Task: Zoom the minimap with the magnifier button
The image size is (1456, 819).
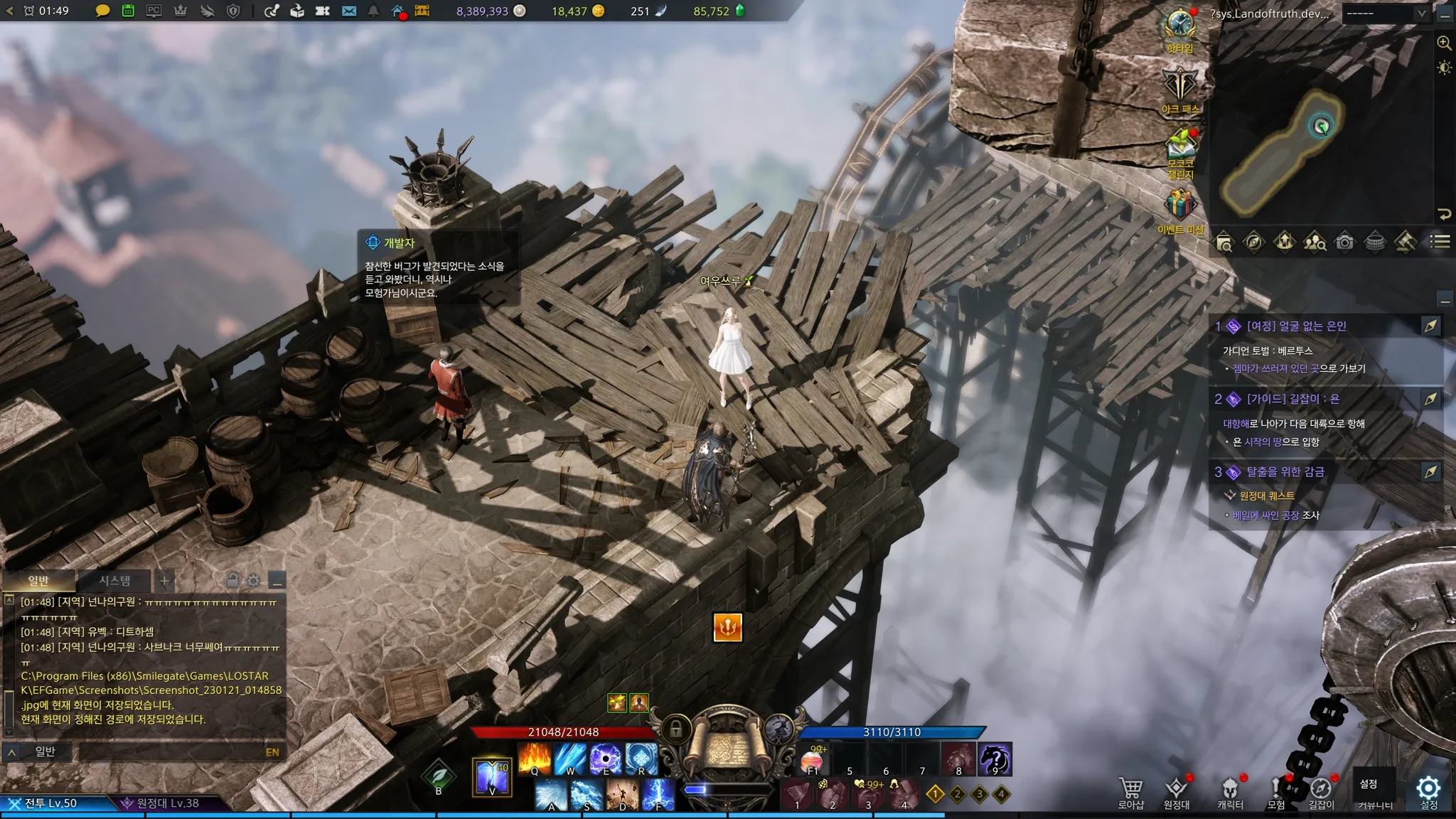Action: click(x=1444, y=43)
